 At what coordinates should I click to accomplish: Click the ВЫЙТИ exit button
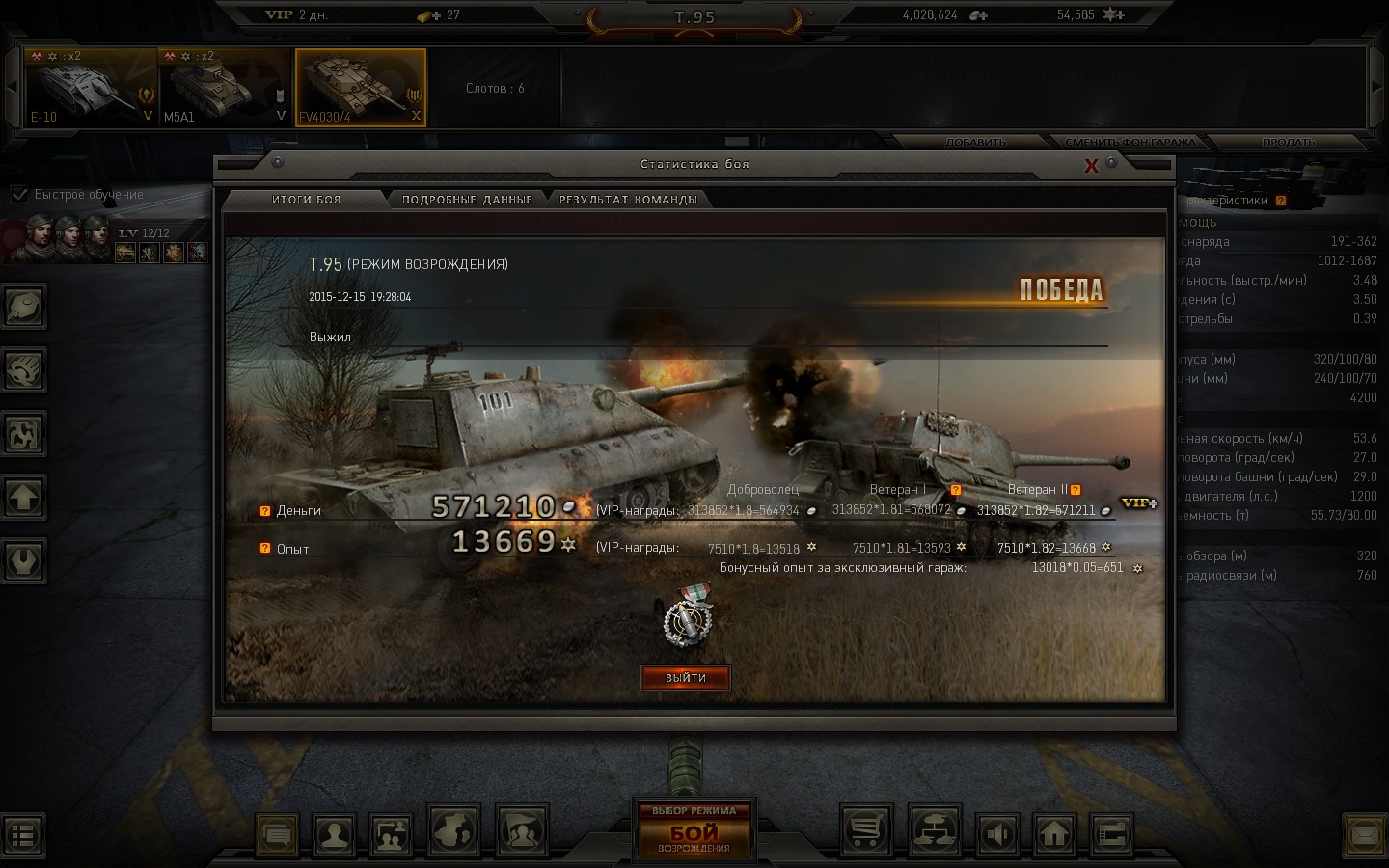pyautogui.click(x=686, y=678)
